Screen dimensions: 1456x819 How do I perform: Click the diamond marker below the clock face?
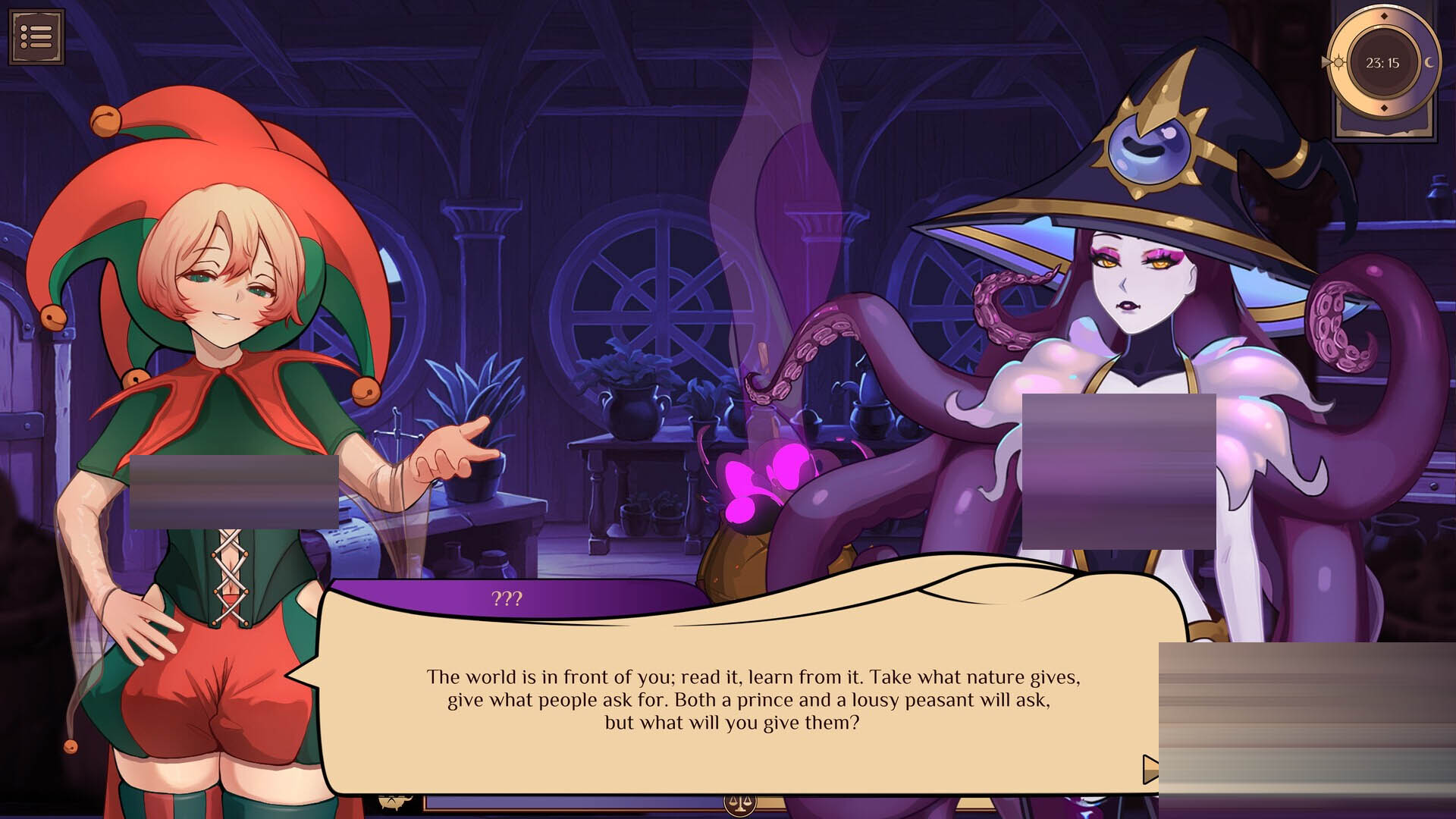click(1383, 107)
